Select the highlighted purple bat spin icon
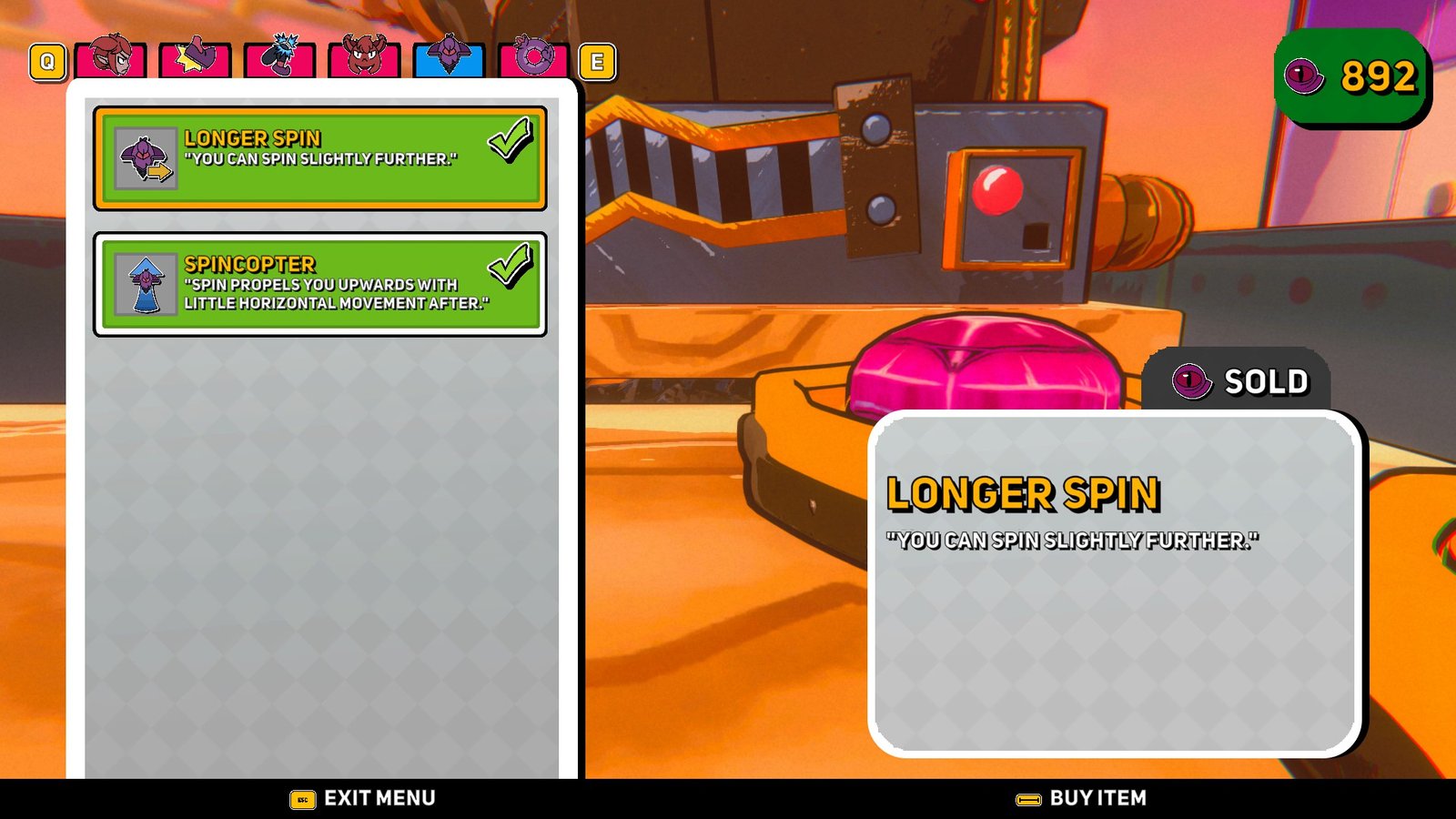The width and height of the screenshot is (1456, 819). pos(450,59)
